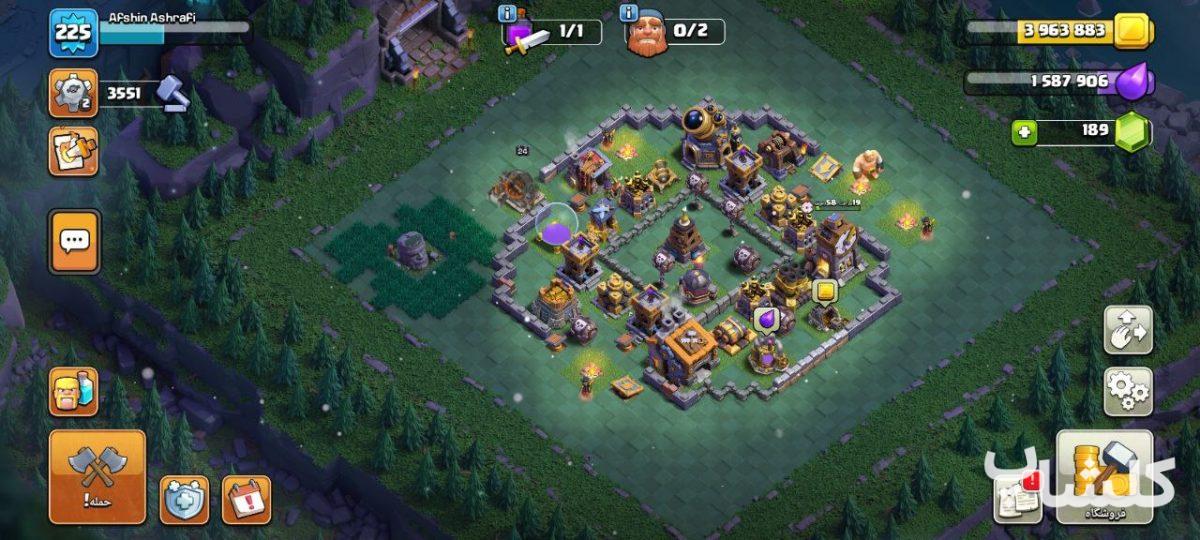The height and width of the screenshot is (540, 1200).
Task: Open the player profile level 225 badge
Action: point(74,33)
